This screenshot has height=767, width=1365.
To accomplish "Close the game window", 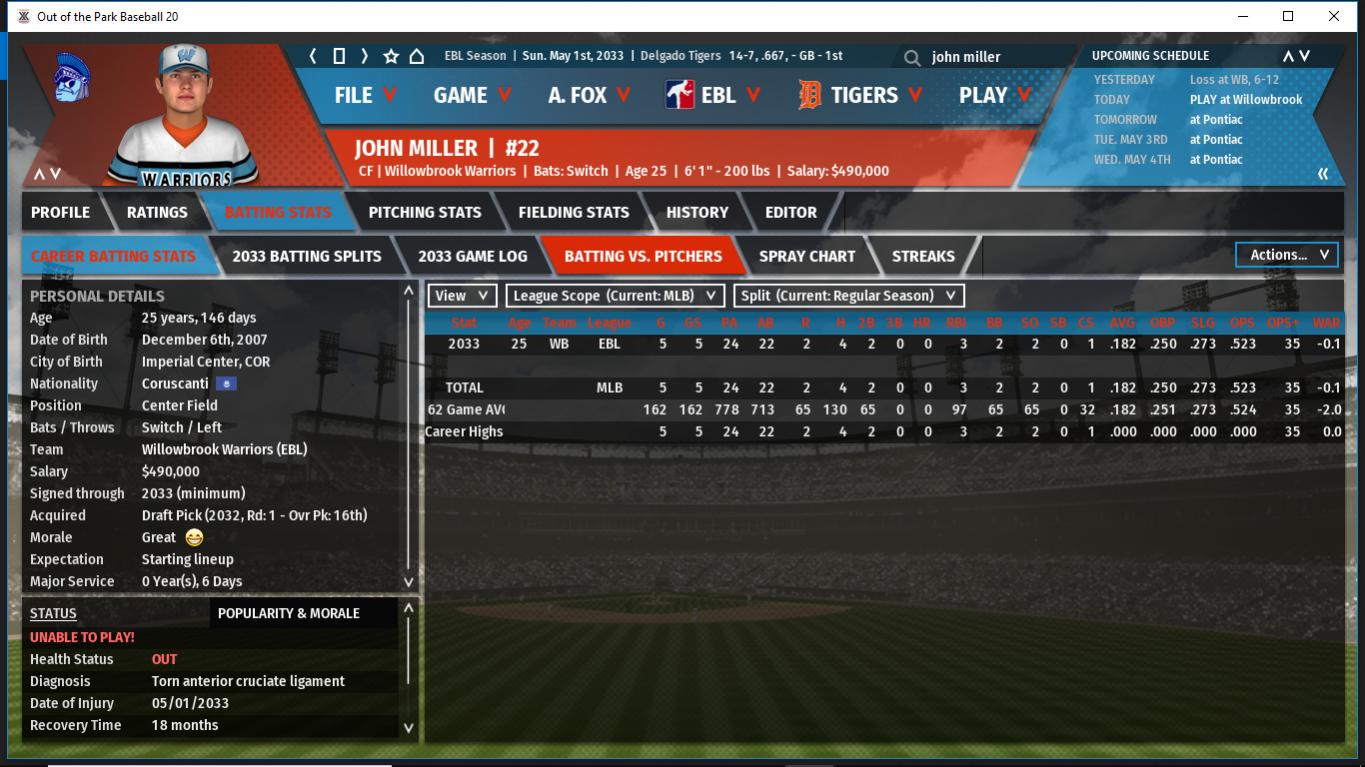I will [1334, 16].
